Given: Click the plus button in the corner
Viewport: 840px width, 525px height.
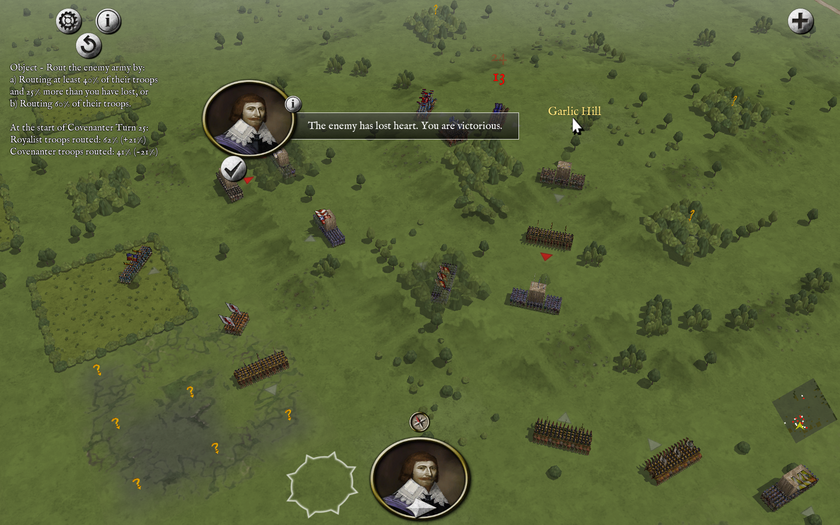Looking at the screenshot, I should point(800,21).
